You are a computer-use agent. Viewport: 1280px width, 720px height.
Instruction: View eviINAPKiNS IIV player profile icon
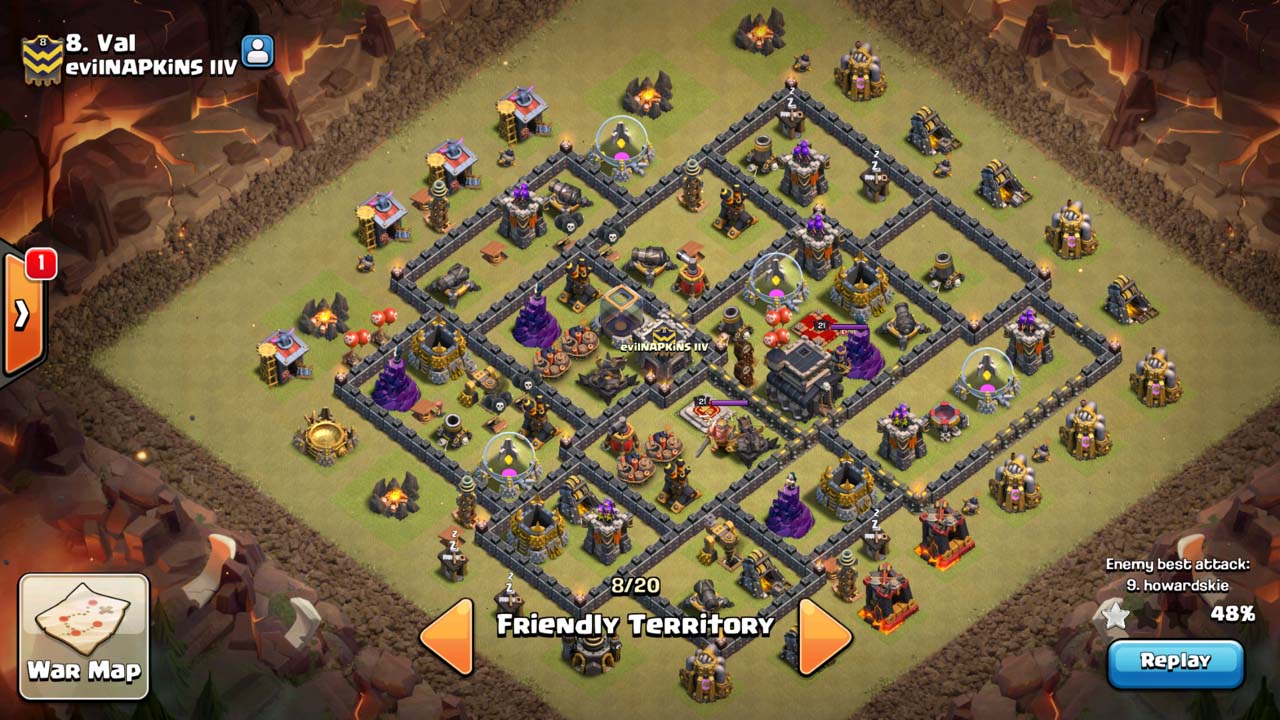tap(258, 52)
